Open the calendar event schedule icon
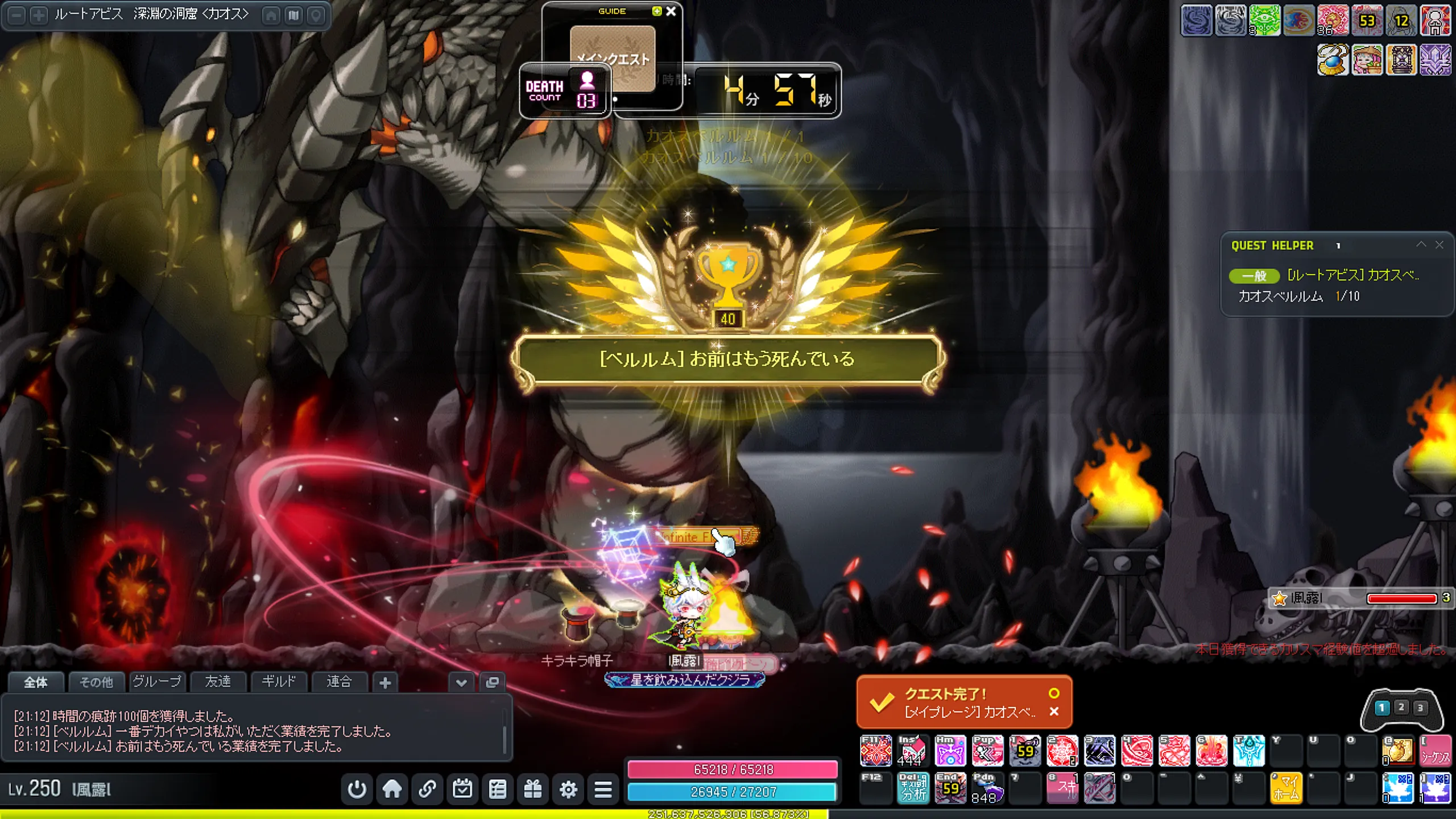The width and height of the screenshot is (1456, 819). (462, 789)
